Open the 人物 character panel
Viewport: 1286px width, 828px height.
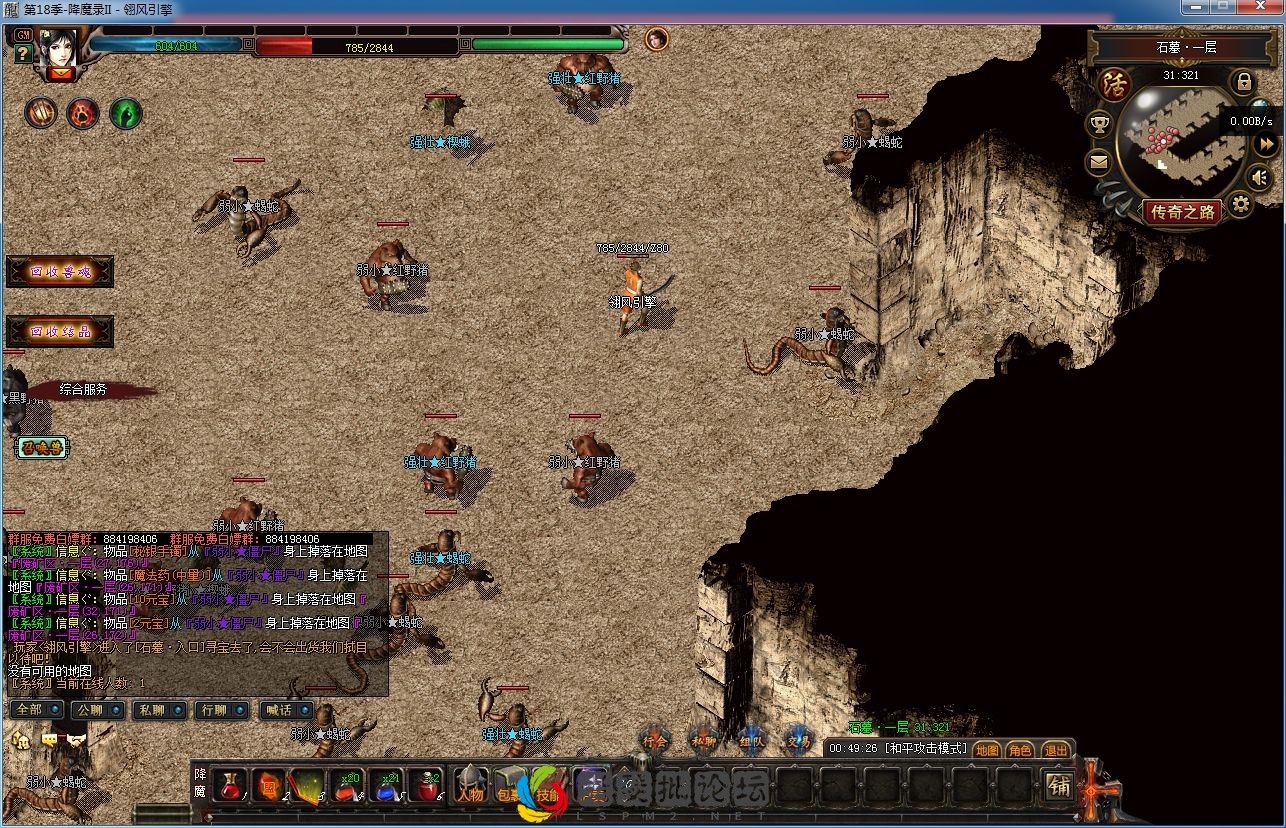471,785
